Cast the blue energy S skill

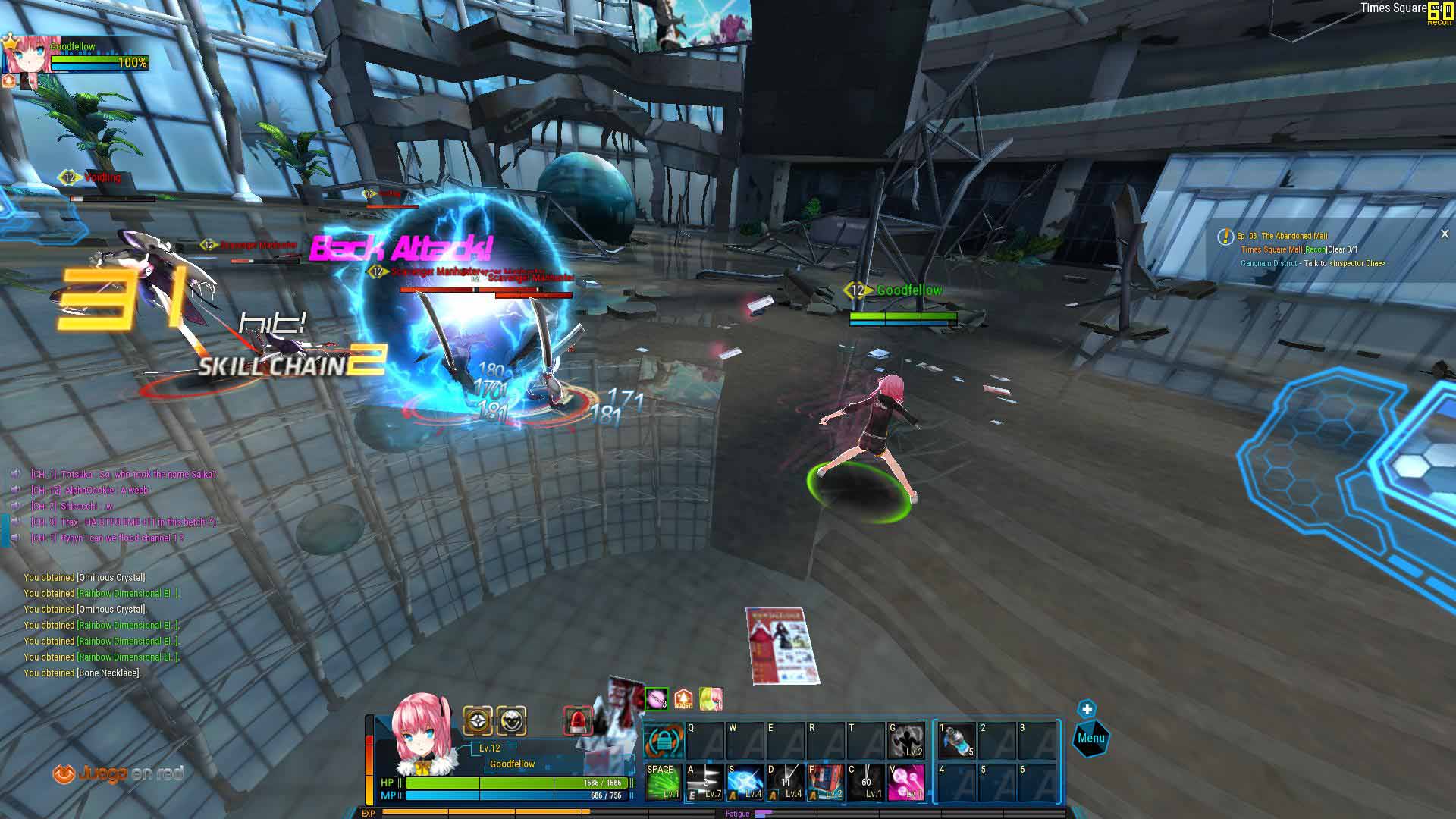pyautogui.click(x=745, y=782)
